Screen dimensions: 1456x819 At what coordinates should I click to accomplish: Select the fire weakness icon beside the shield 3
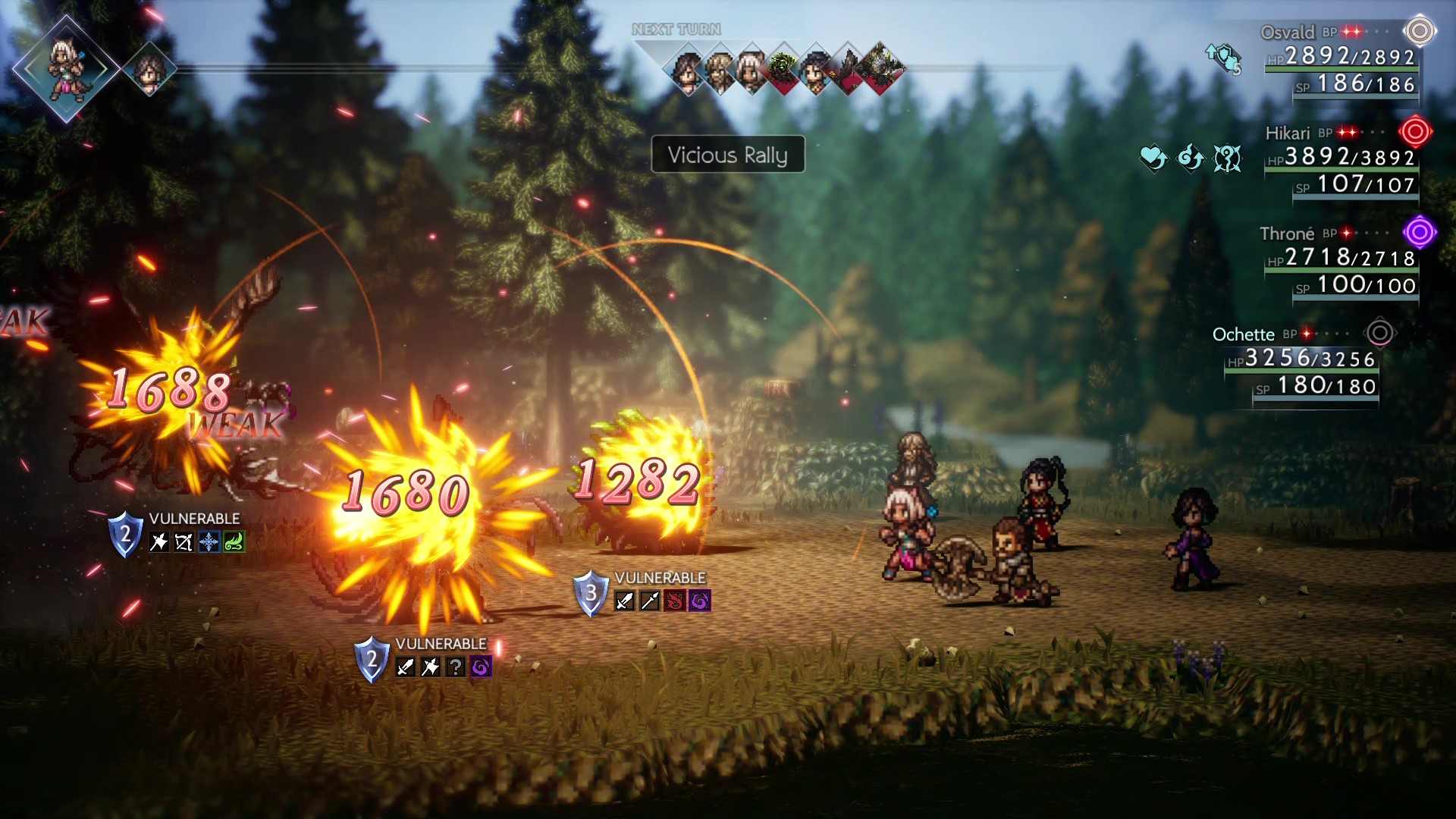pyautogui.click(x=675, y=601)
